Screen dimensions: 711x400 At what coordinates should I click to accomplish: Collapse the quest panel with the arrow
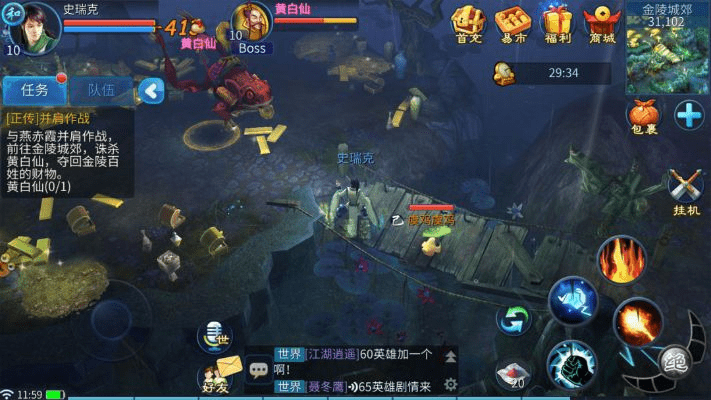pyautogui.click(x=151, y=91)
